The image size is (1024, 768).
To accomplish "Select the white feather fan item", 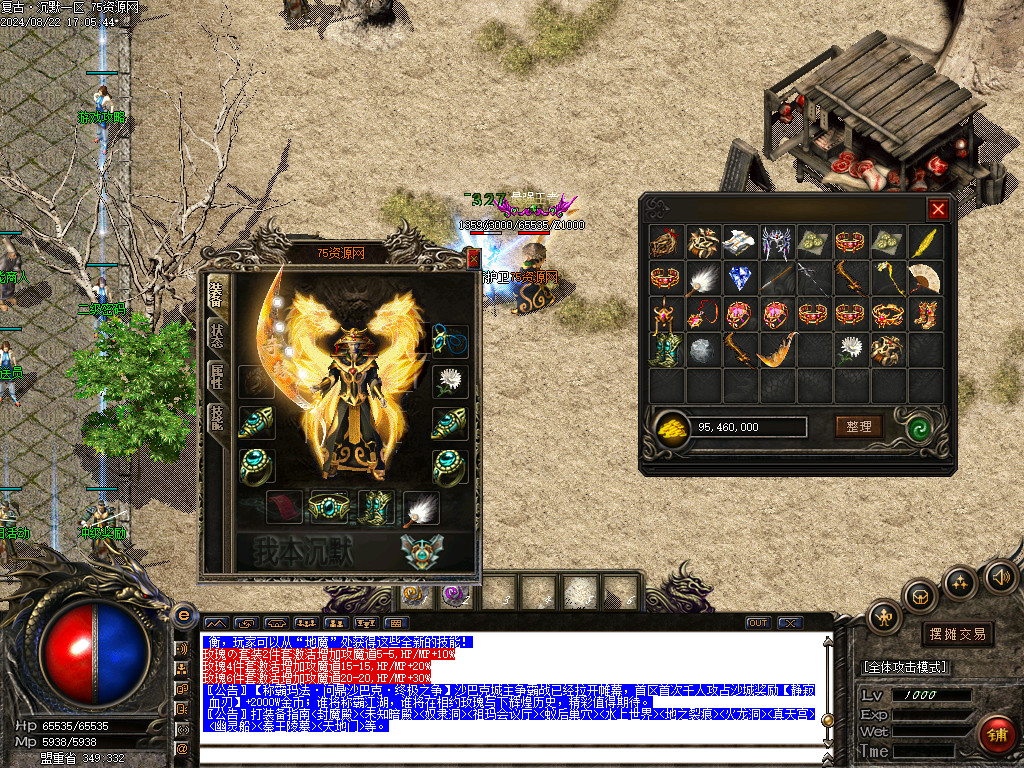I will [x=702, y=278].
